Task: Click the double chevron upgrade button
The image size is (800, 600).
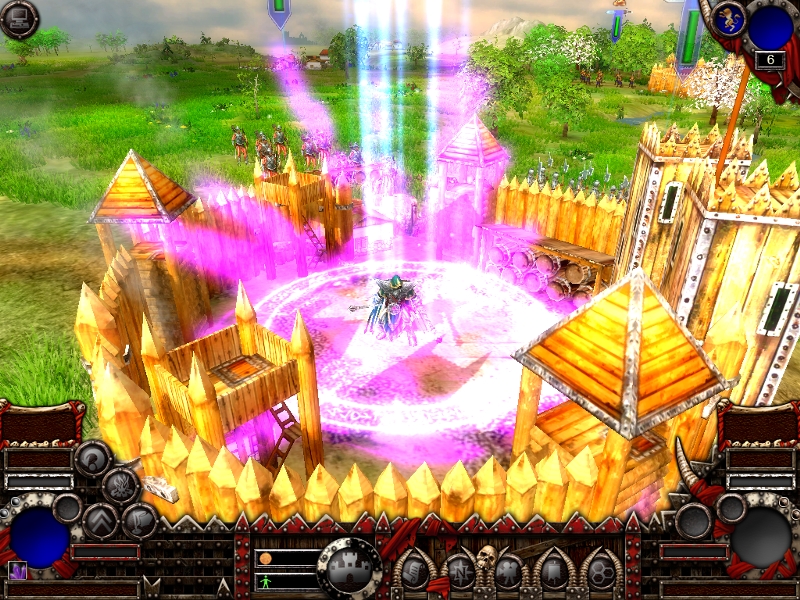Action: [101, 521]
